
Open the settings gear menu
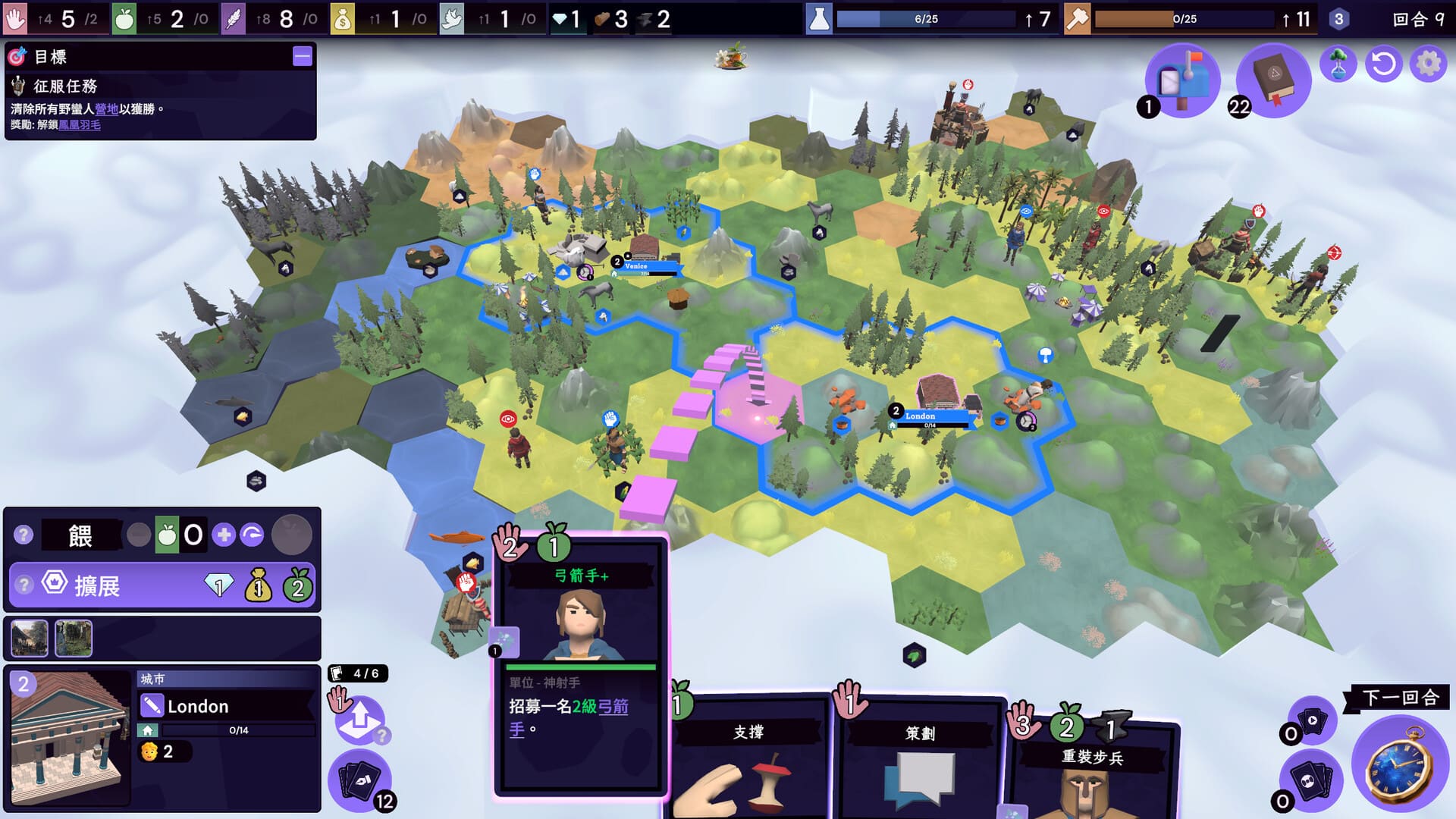[x=1428, y=64]
